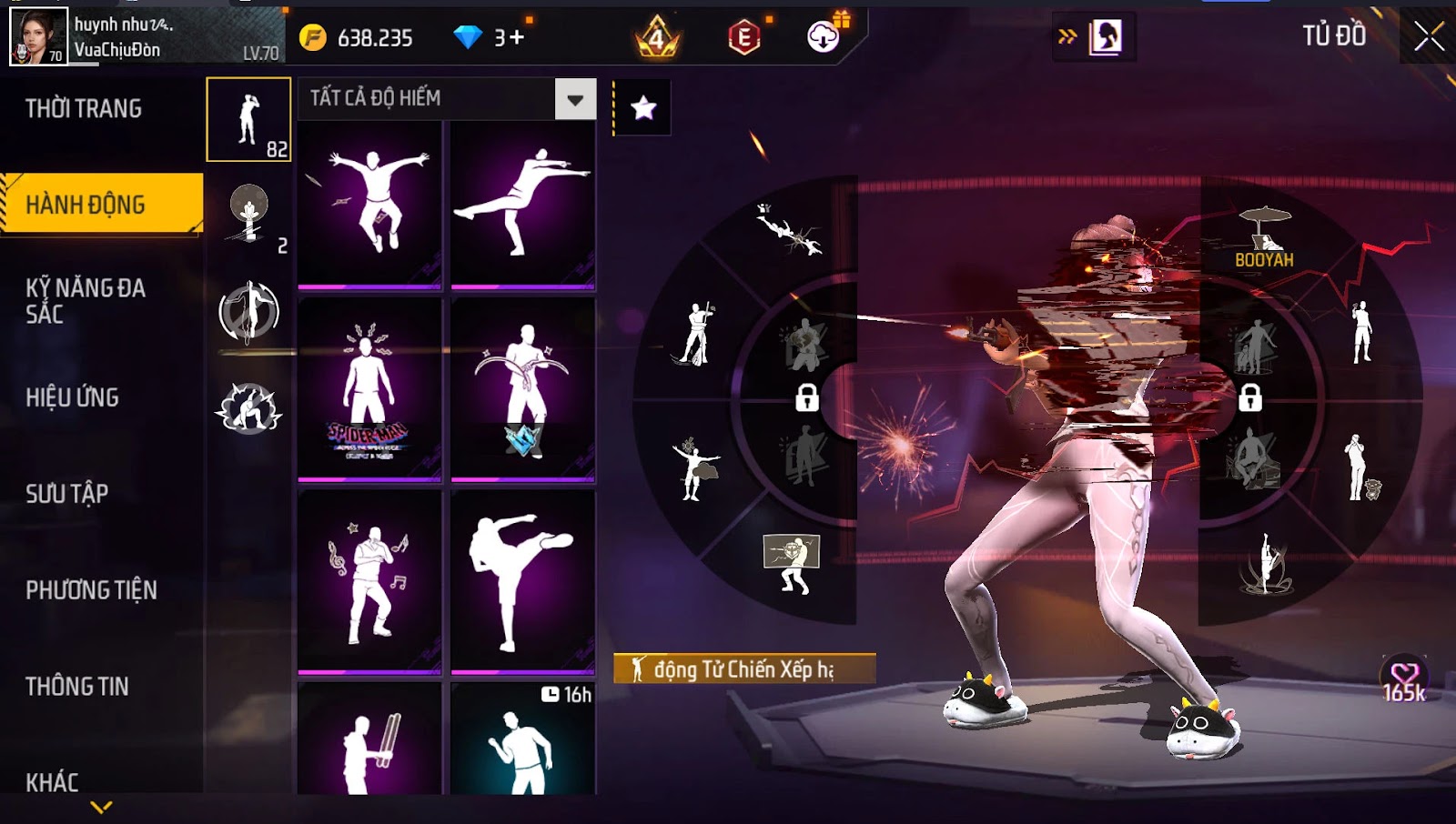The height and width of the screenshot is (824, 1456).
Task: Switch to Kỹ Năng Đa Sắc
Action: tap(86, 301)
